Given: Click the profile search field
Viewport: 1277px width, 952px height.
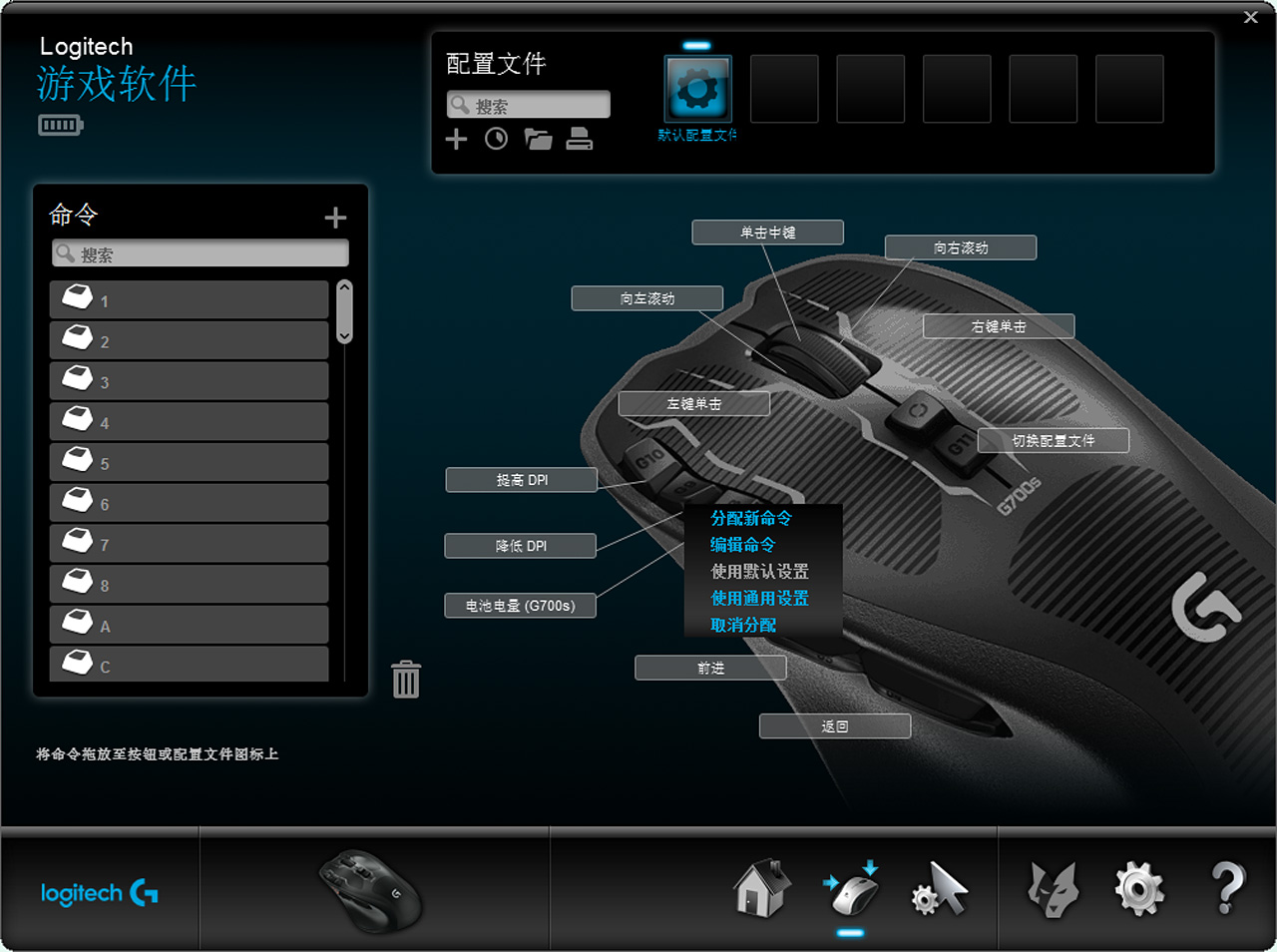Looking at the screenshot, I should pos(529,105).
